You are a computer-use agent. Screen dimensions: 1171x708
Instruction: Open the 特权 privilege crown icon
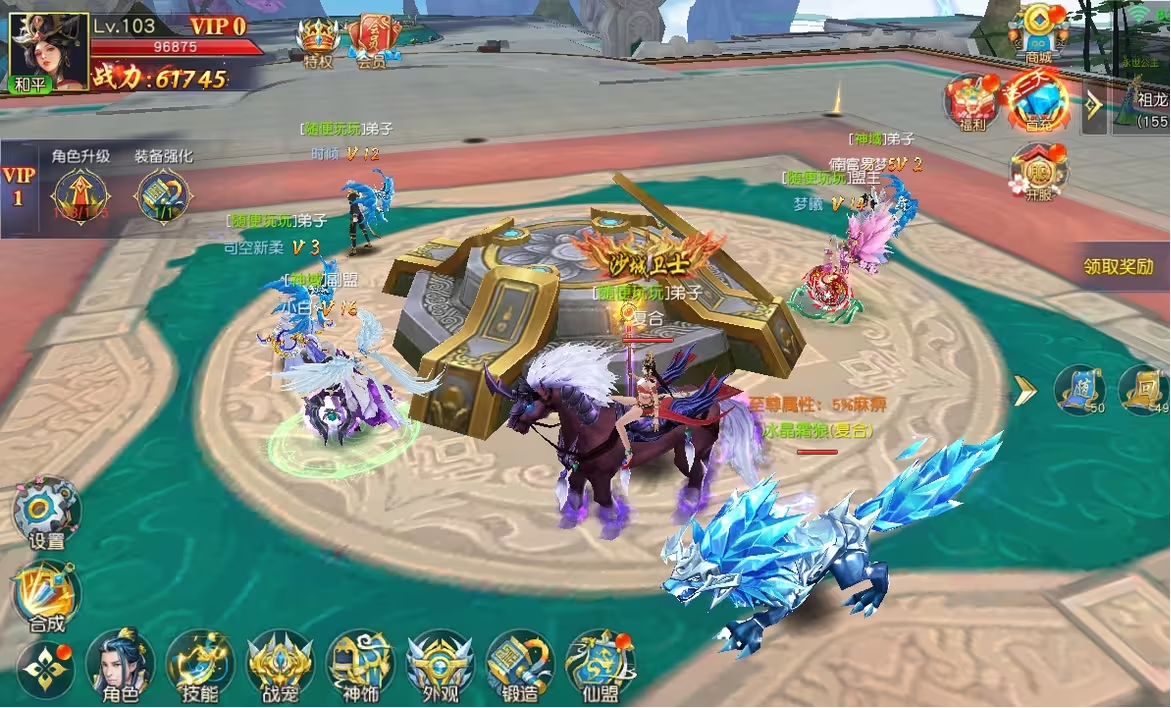tap(319, 41)
